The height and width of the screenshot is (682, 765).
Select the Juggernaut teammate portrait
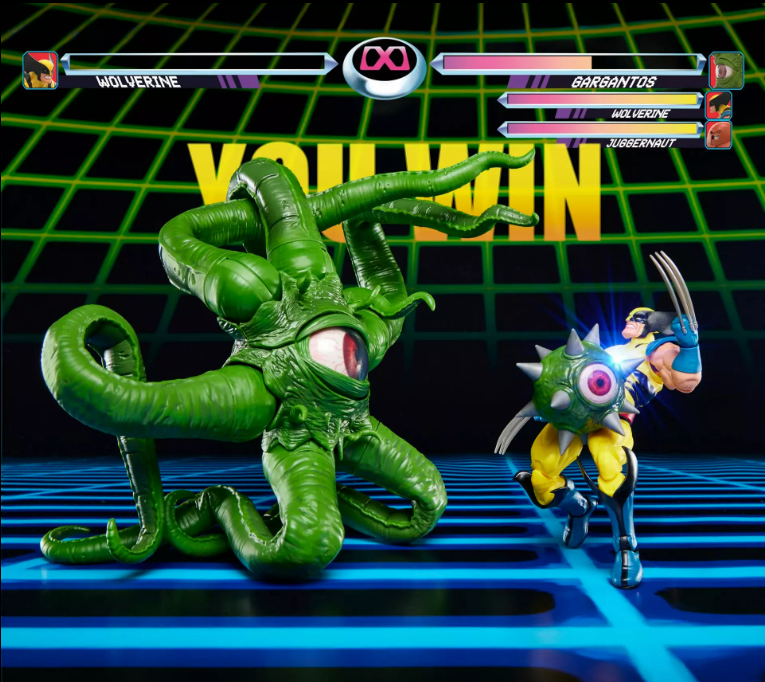tap(718, 134)
